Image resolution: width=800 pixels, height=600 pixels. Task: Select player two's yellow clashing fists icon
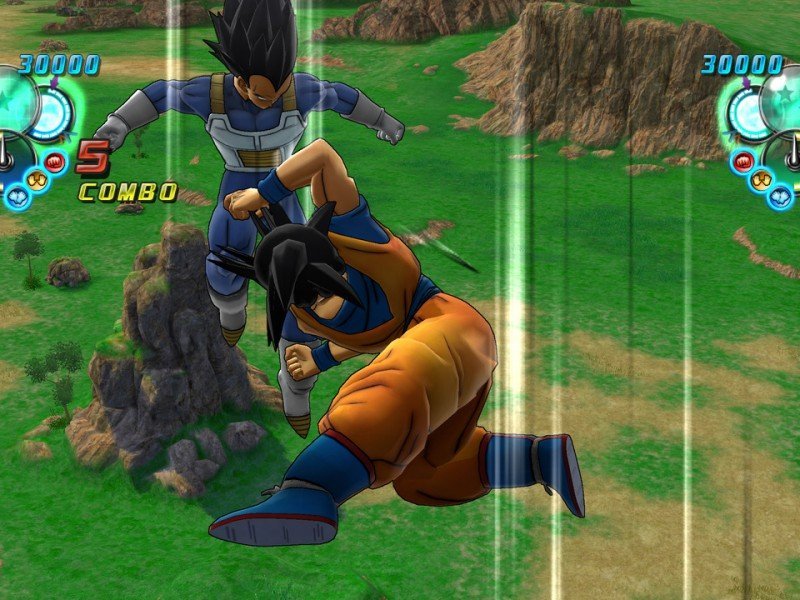point(762,180)
